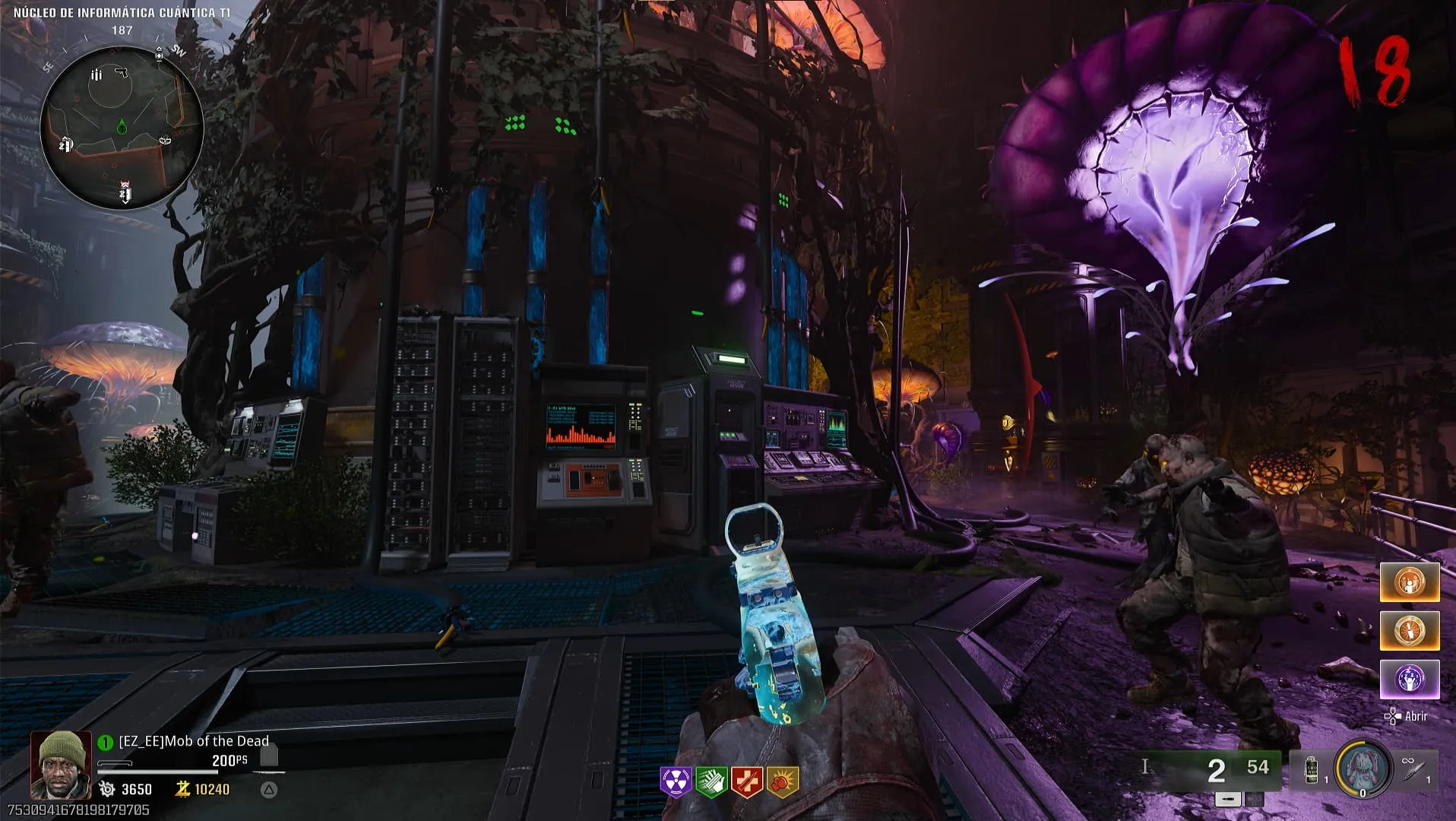Click the purple radiation perk icon
1456x821 pixels.
click(x=676, y=781)
